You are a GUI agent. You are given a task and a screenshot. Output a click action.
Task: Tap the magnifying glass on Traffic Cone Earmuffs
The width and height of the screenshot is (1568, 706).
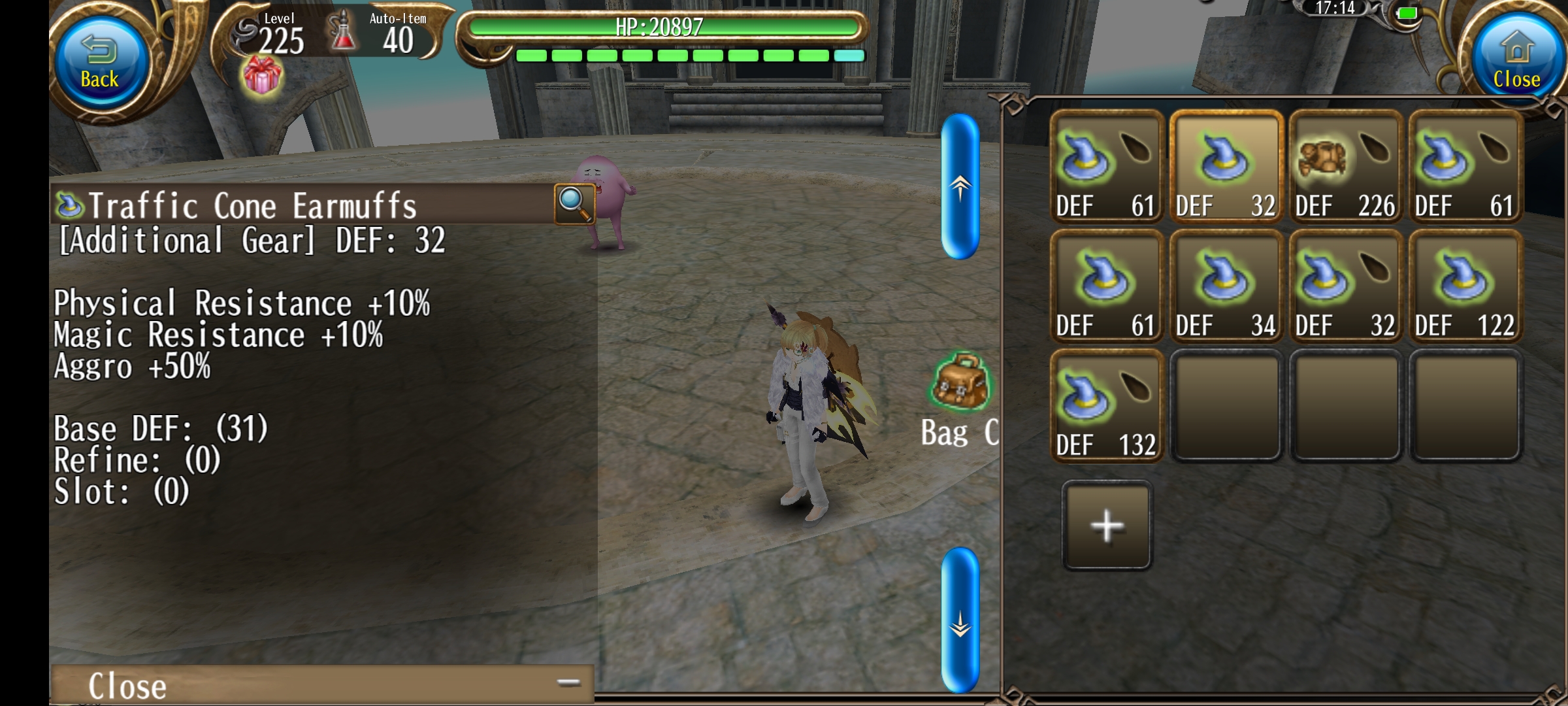(574, 203)
